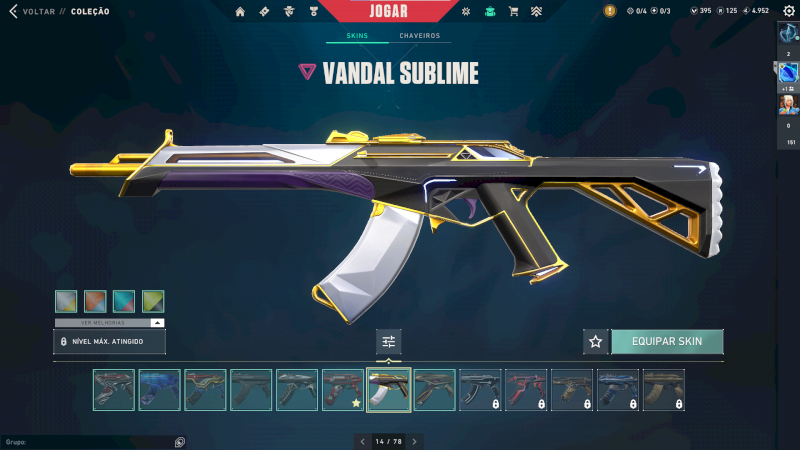Switch to the Chaveiros tab
Image resolution: width=800 pixels, height=450 pixels.
[419, 36]
